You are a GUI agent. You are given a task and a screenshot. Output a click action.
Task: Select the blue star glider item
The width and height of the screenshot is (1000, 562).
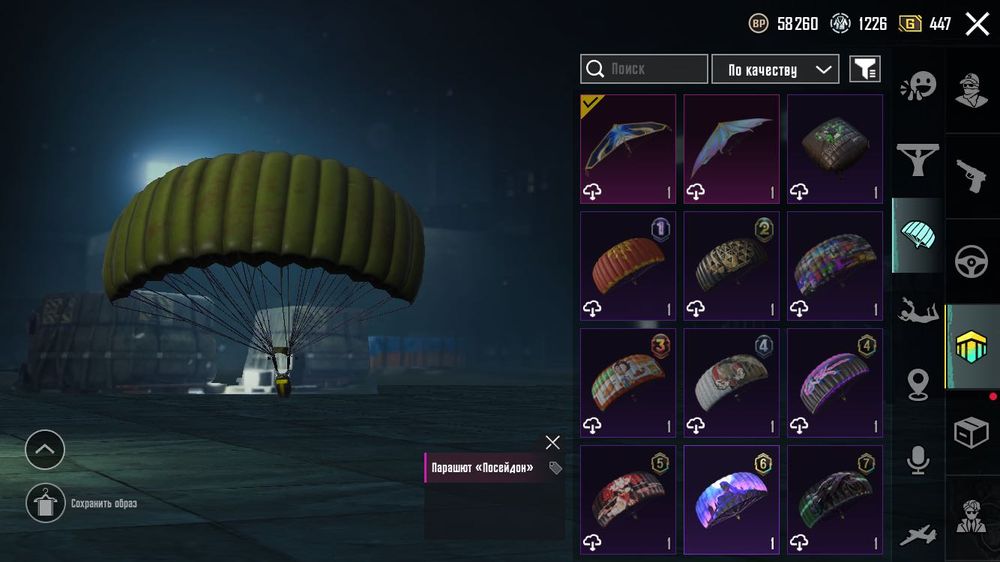[628, 148]
